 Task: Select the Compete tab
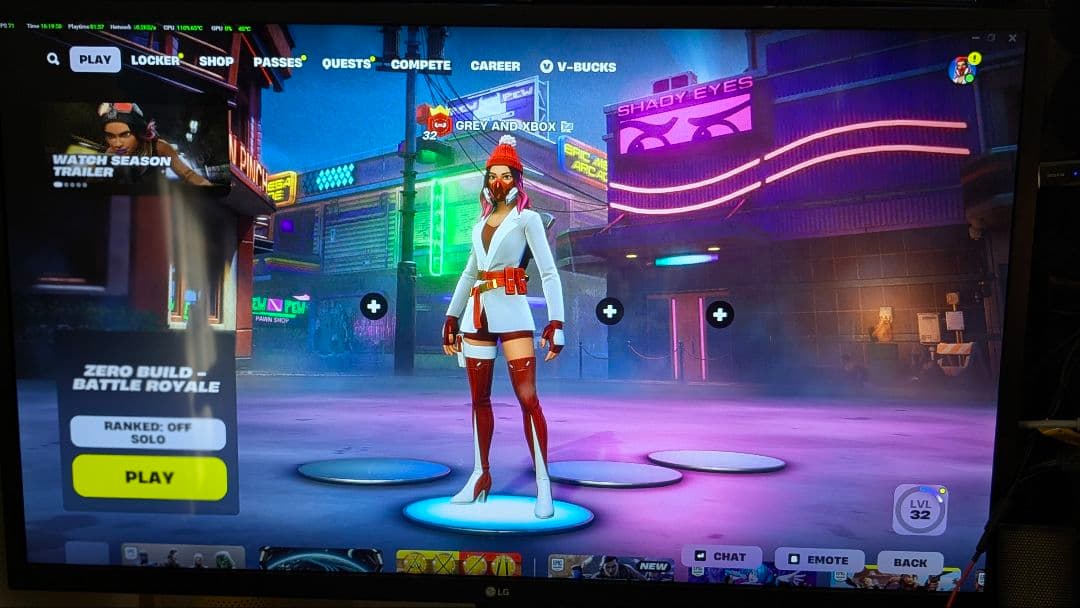(x=420, y=65)
